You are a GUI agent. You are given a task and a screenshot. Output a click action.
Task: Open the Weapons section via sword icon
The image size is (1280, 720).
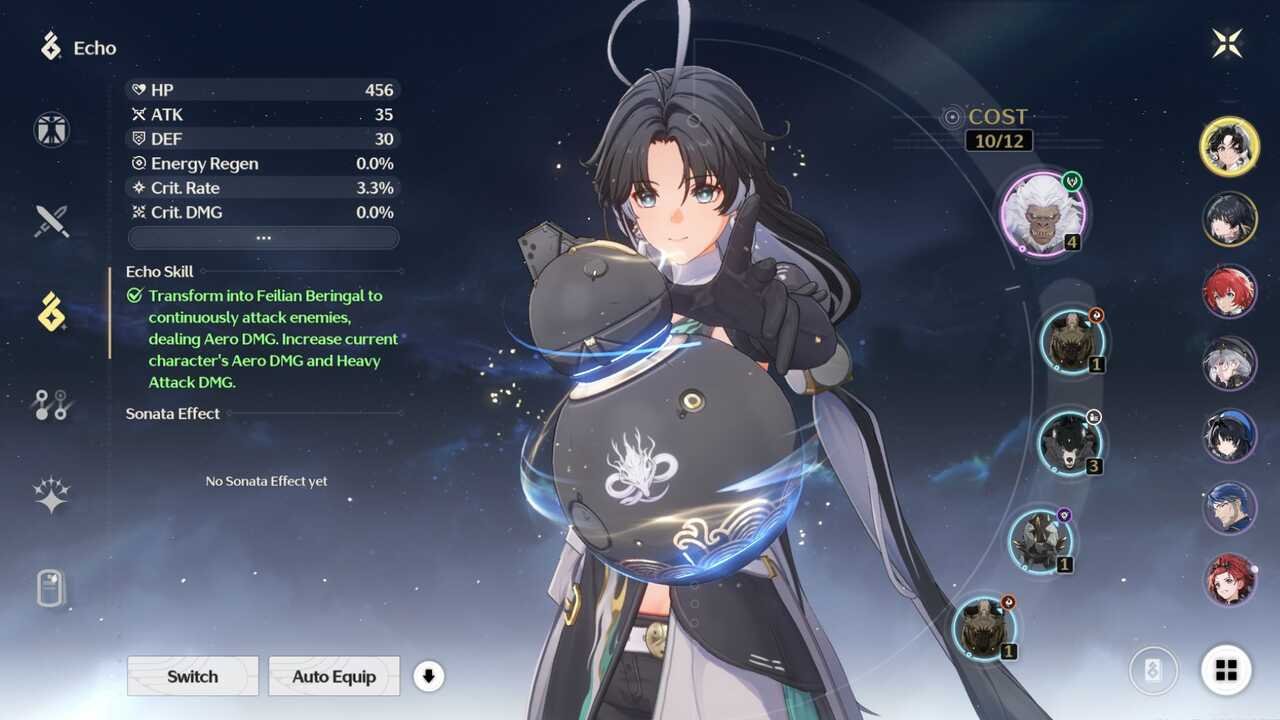50,219
